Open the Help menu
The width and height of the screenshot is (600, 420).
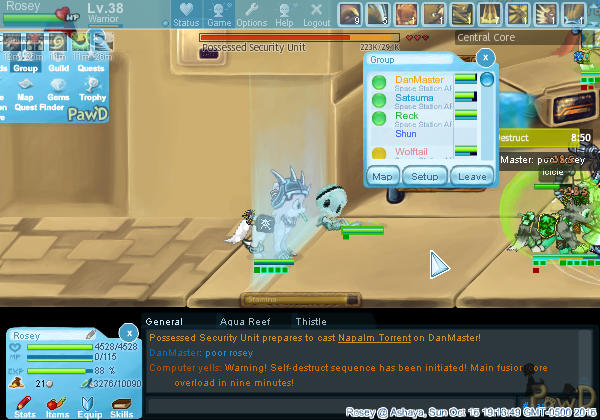(285, 14)
